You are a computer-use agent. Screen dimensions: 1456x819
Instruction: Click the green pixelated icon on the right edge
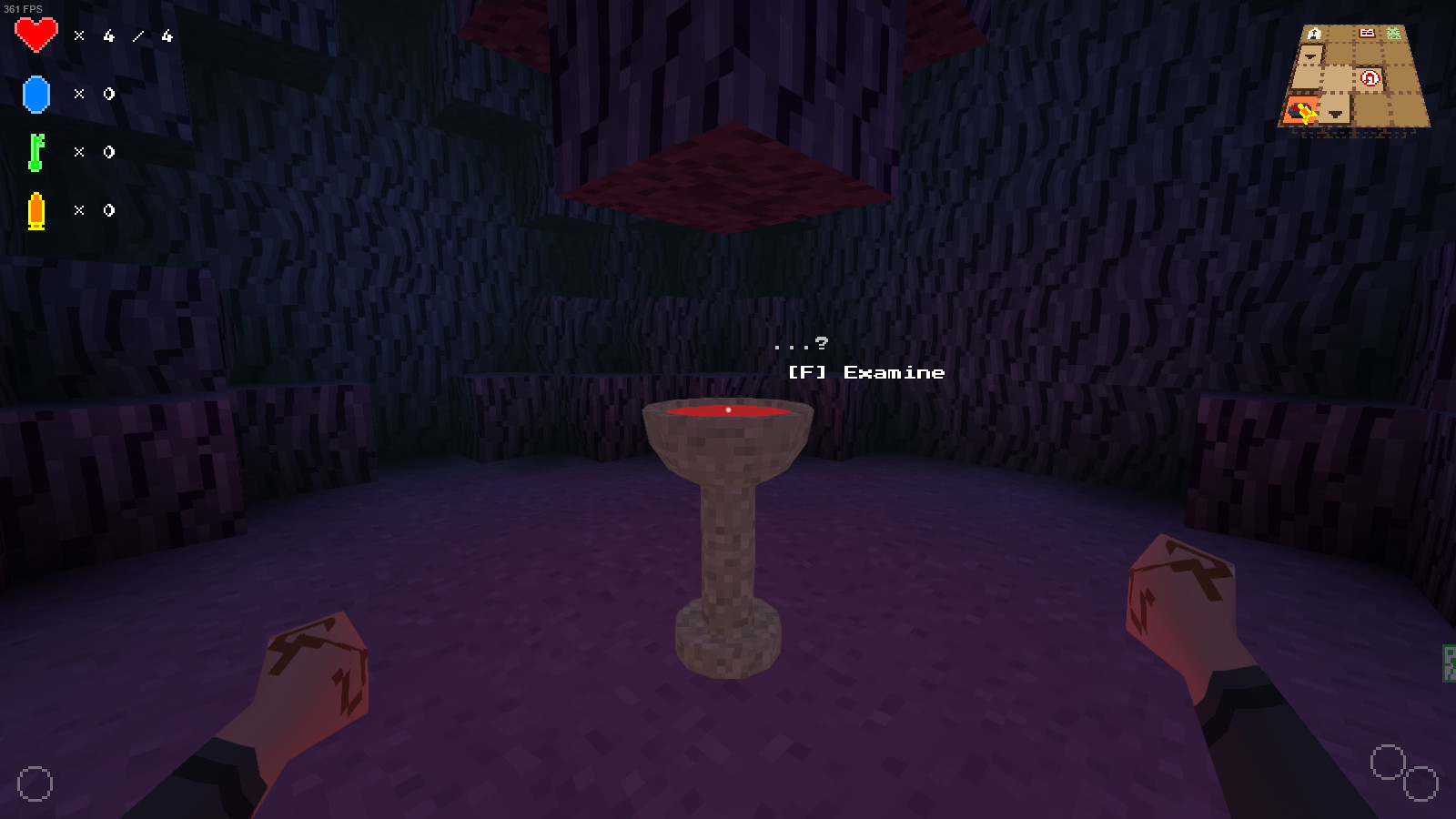pos(1449,662)
